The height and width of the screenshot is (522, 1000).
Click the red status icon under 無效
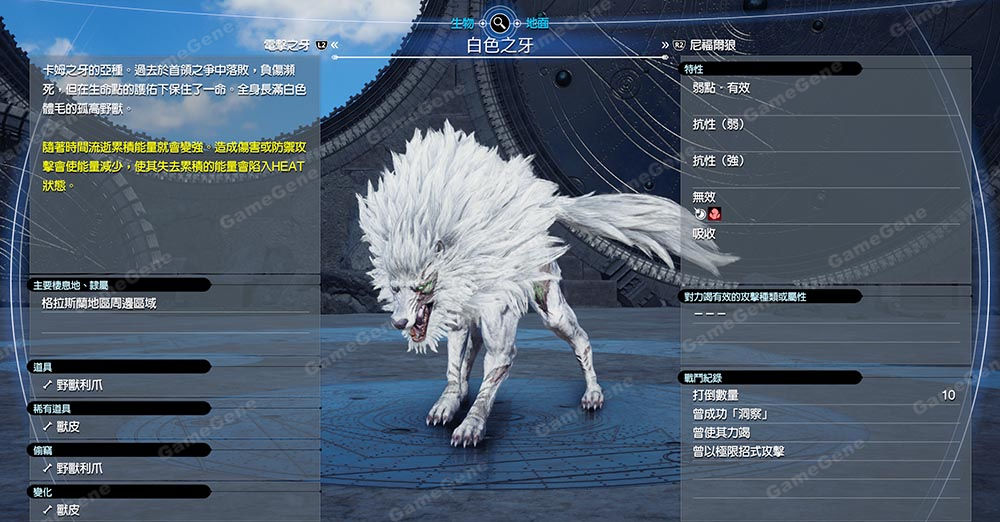(x=715, y=214)
